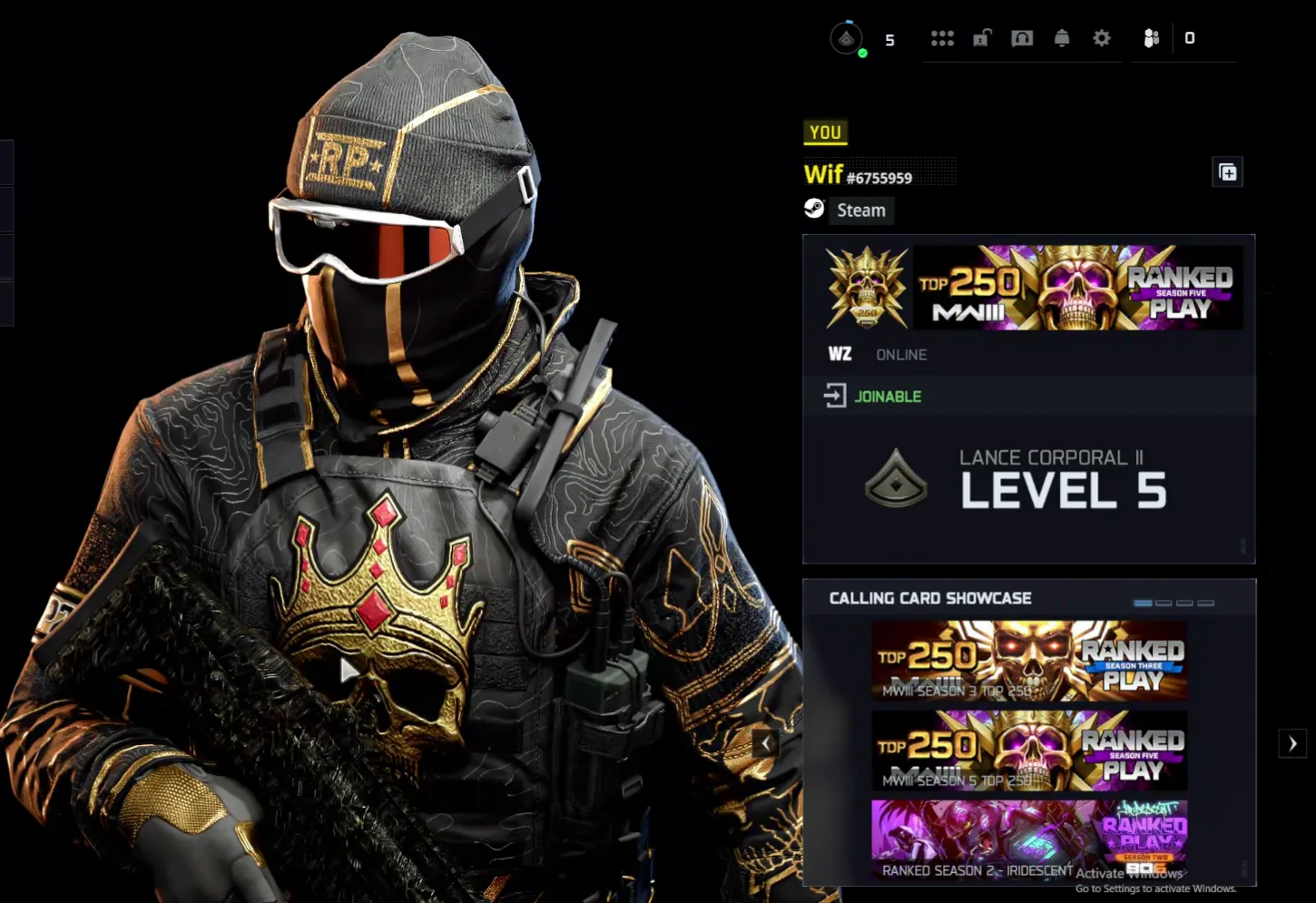
Task: Click the rank emblem profile icon in top bar
Action: 847,38
